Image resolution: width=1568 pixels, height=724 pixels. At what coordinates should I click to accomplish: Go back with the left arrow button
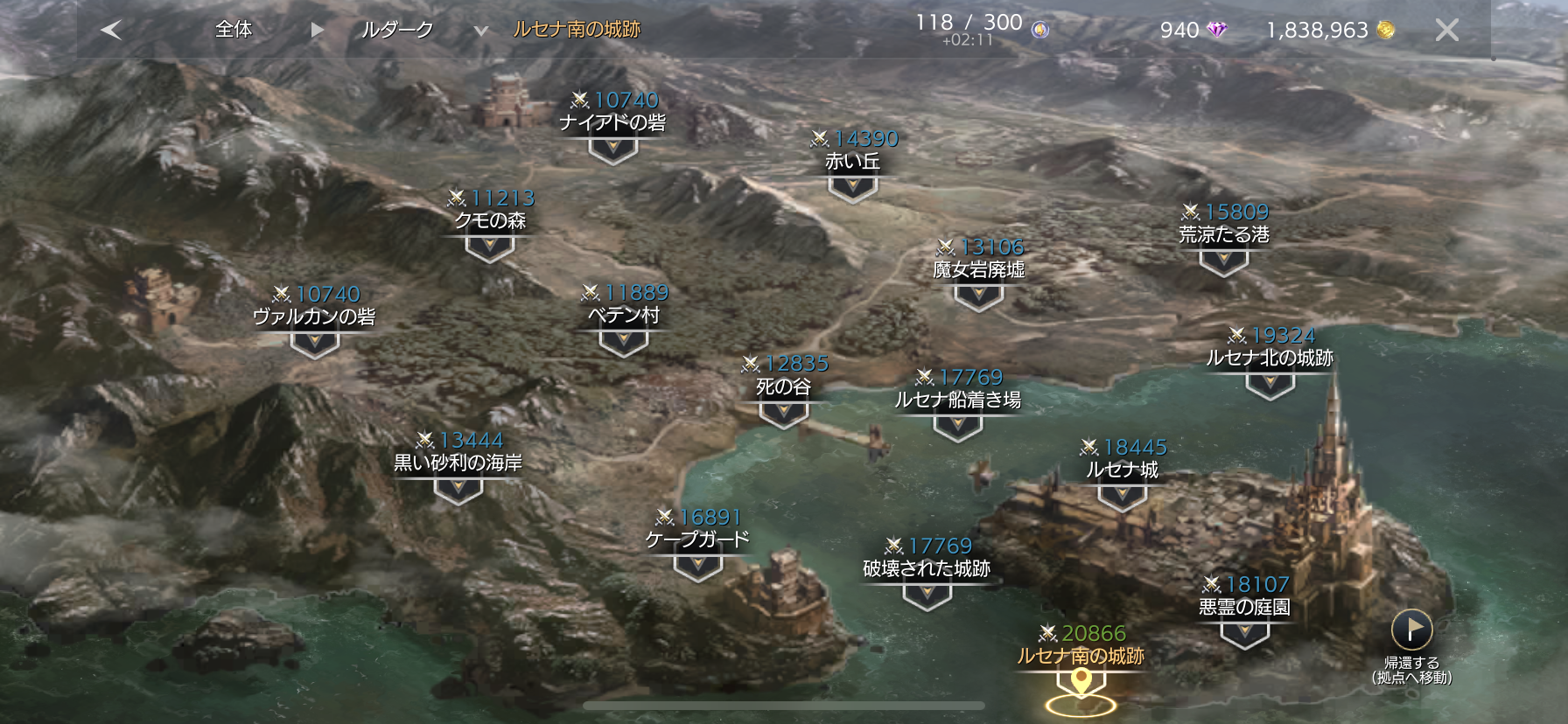coord(111,30)
